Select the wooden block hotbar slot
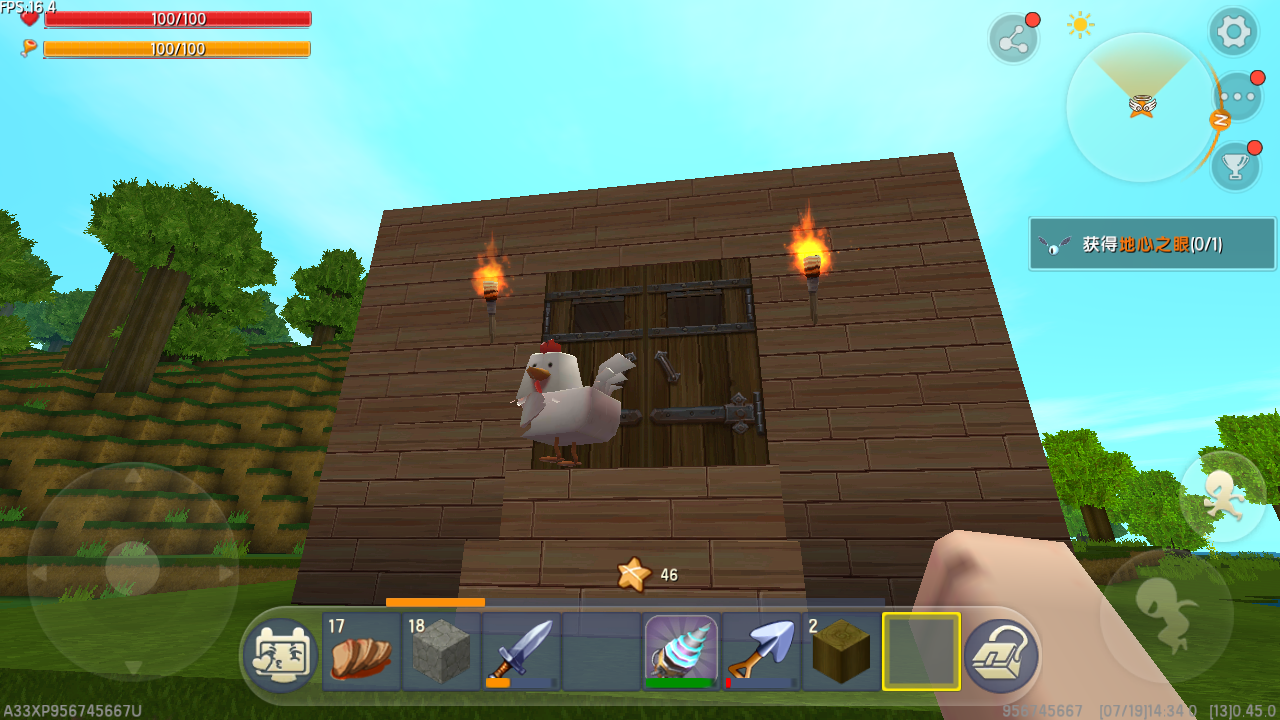1280x720 pixels. click(x=841, y=652)
